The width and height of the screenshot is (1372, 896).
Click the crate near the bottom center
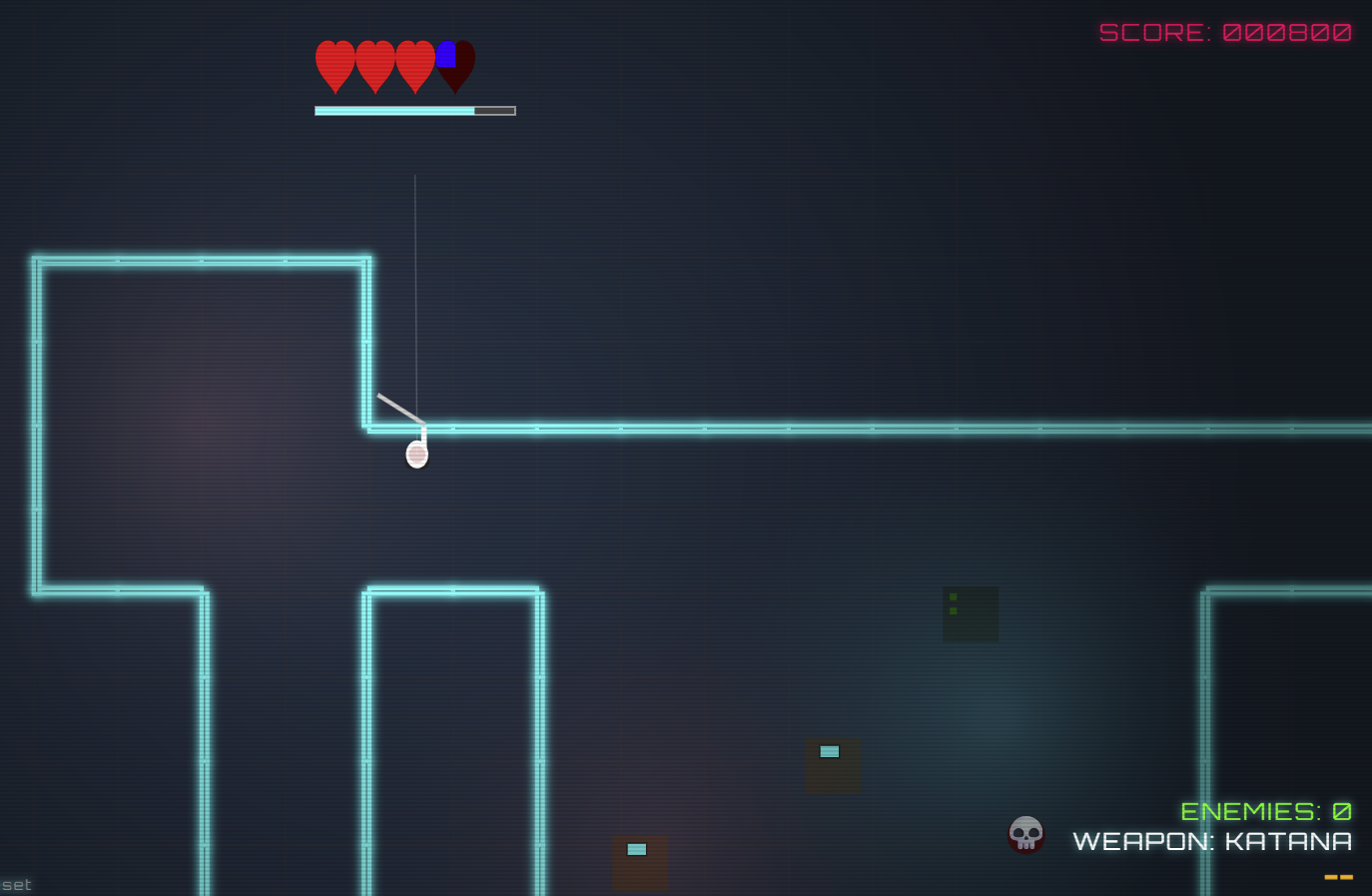(639, 861)
